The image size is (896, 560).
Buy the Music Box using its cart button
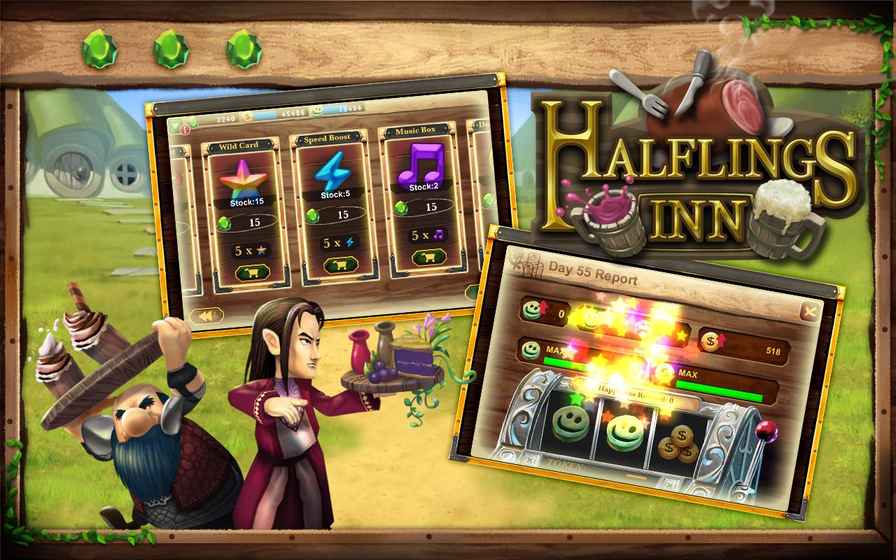(x=427, y=258)
